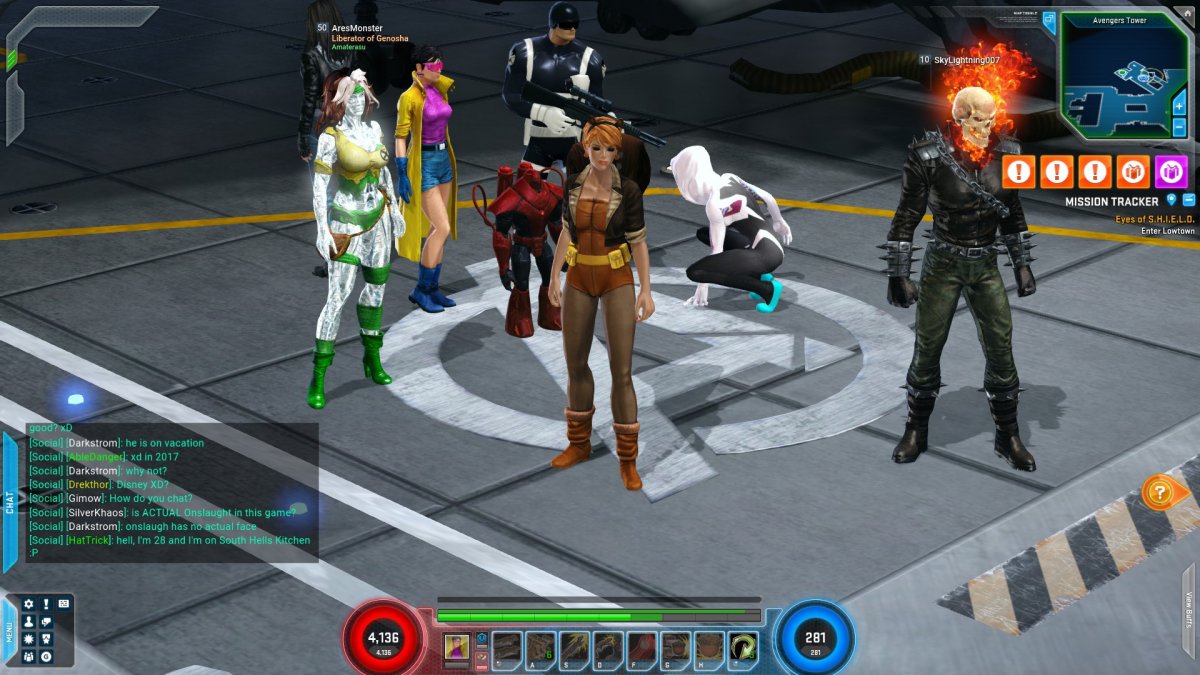Open the orange gift box notification
This screenshot has height=675, width=1200.
coord(1133,172)
